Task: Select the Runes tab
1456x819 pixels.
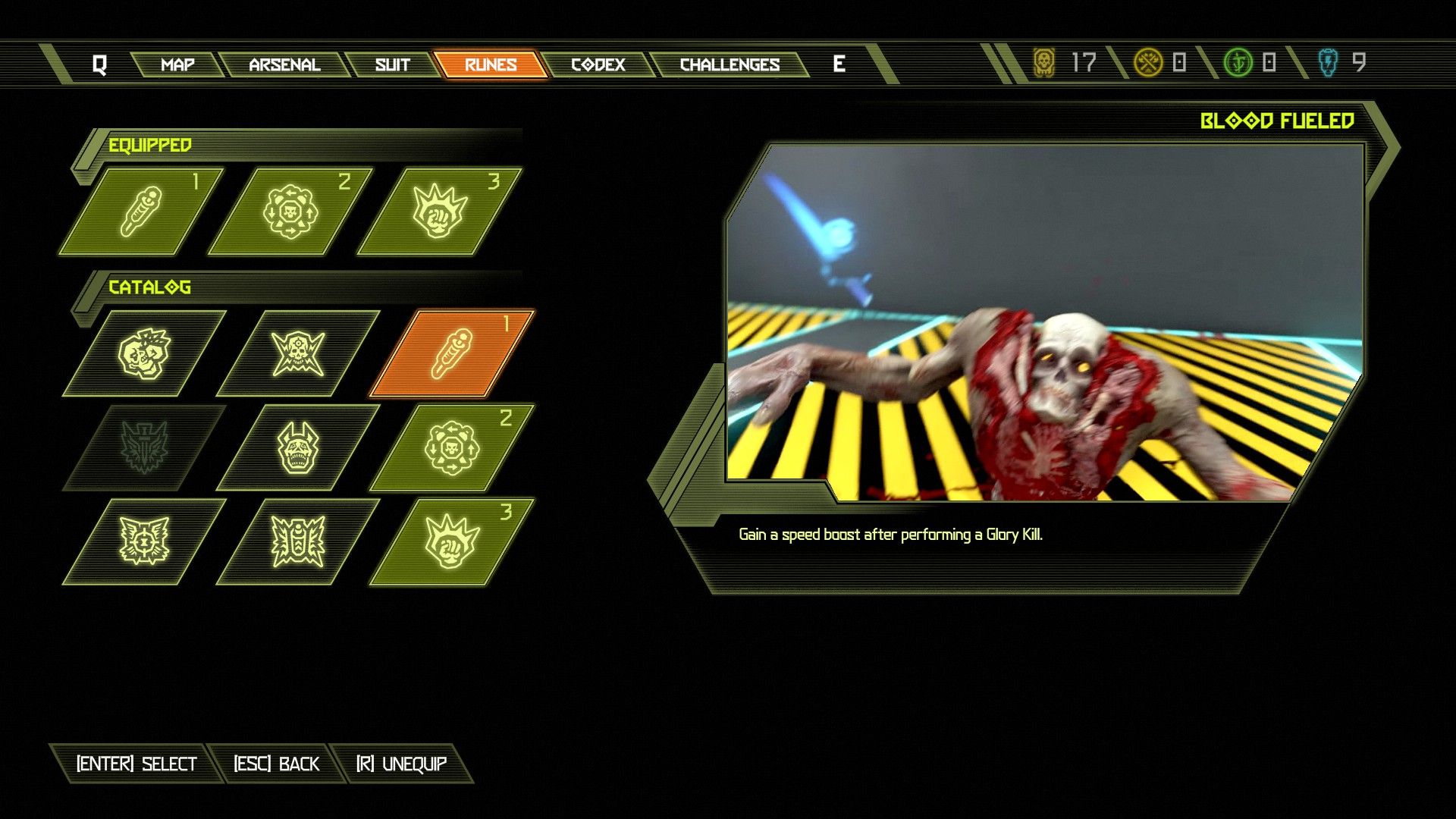Action: point(490,64)
